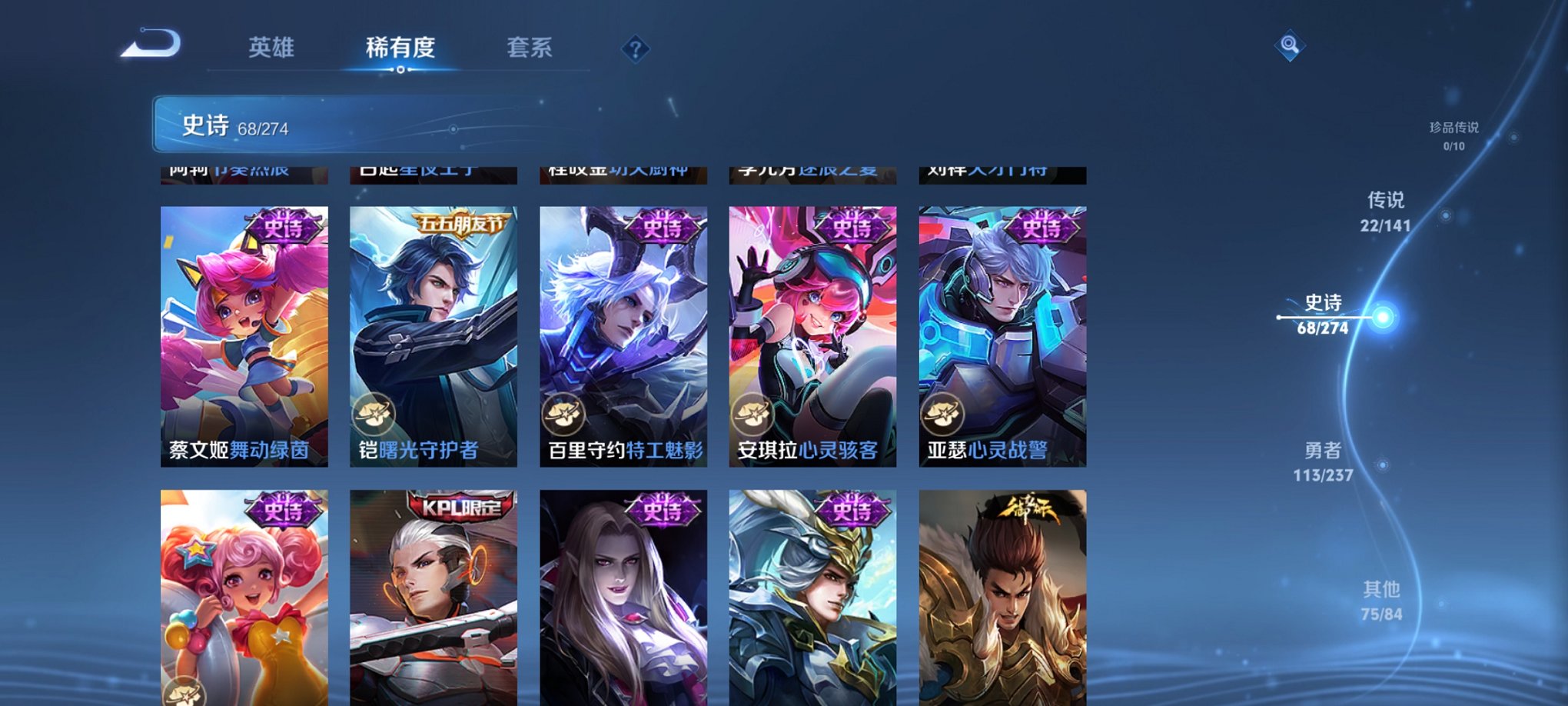Open the help question mark icon
Image resolution: width=1568 pixels, height=706 pixels.
click(x=635, y=49)
